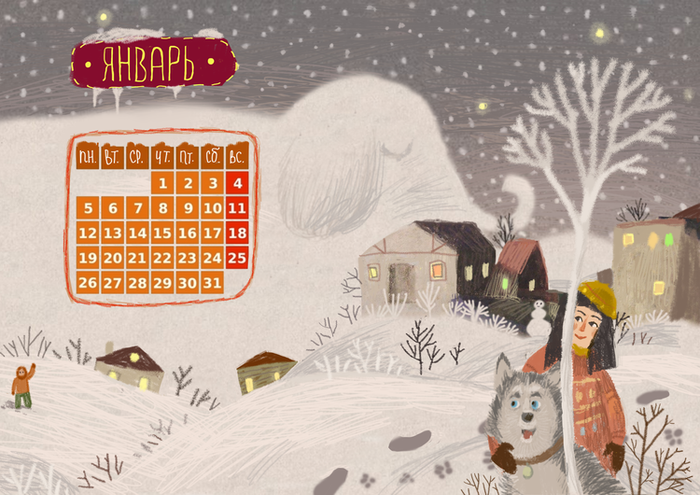700x495 pixels.
Task: Click the ПН weekday header
Action: [x=87, y=156]
